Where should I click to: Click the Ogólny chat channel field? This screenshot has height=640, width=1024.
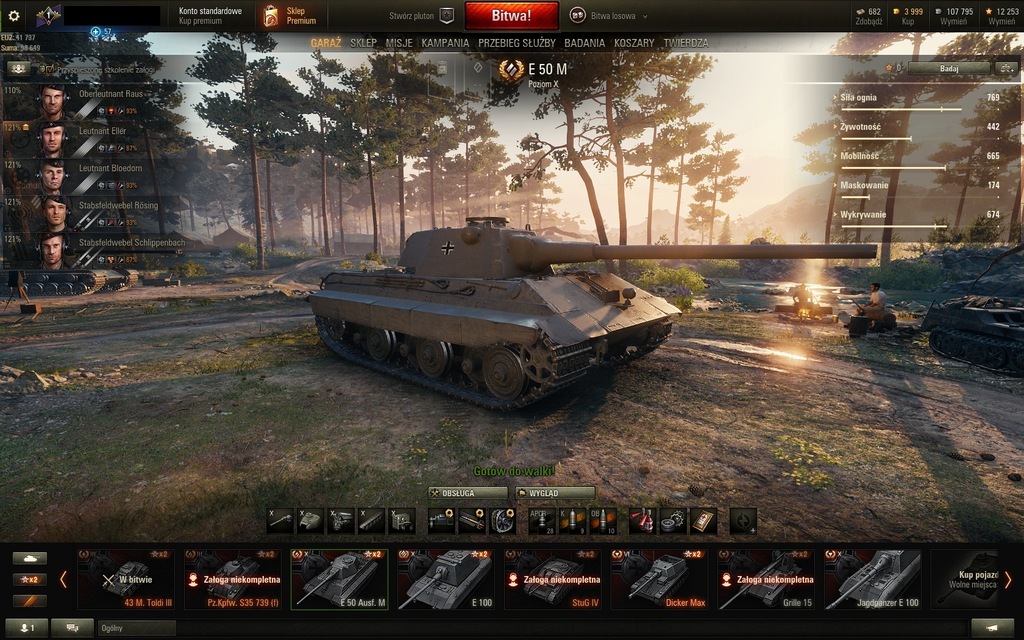tap(135, 628)
